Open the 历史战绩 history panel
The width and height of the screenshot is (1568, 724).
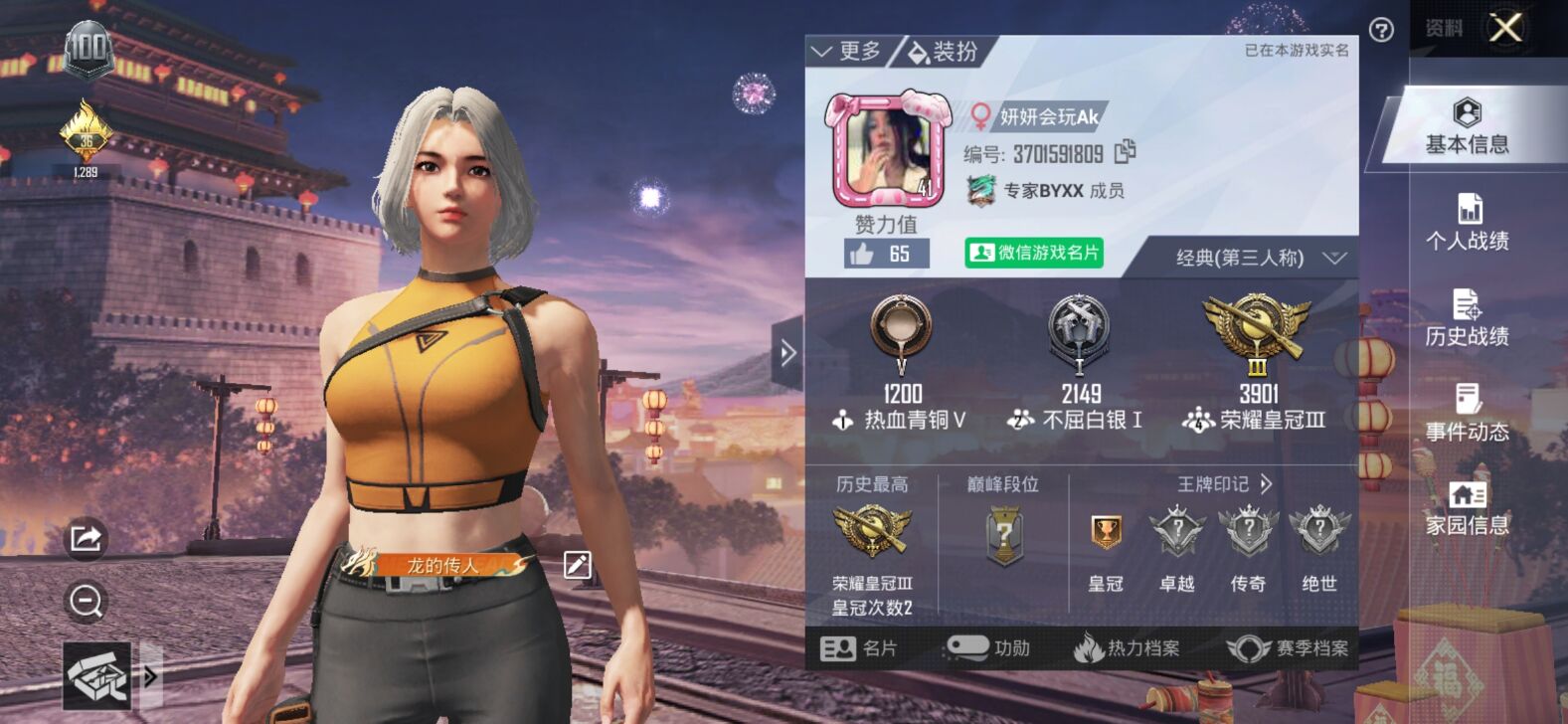pyautogui.click(x=1468, y=320)
